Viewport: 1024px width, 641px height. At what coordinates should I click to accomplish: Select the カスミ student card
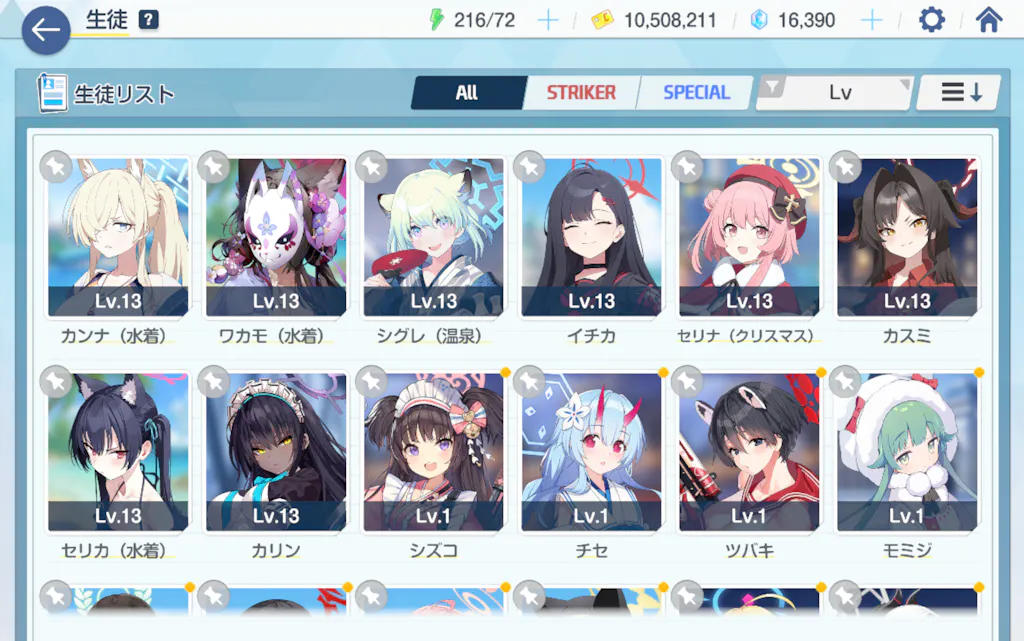pyautogui.click(x=907, y=238)
